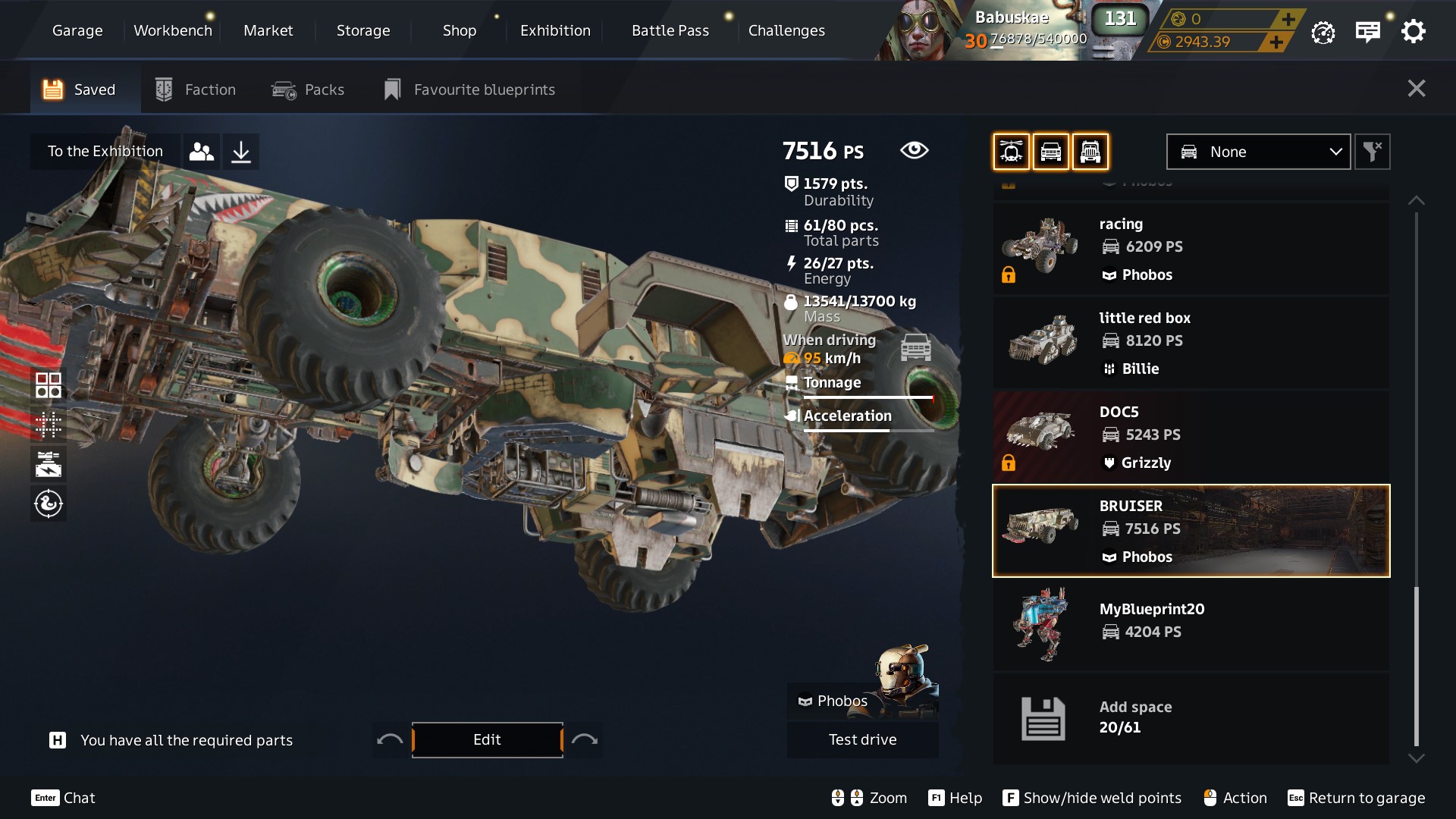Open the Battle Pass page
The width and height of the screenshot is (1456, 819).
pyautogui.click(x=670, y=30)
